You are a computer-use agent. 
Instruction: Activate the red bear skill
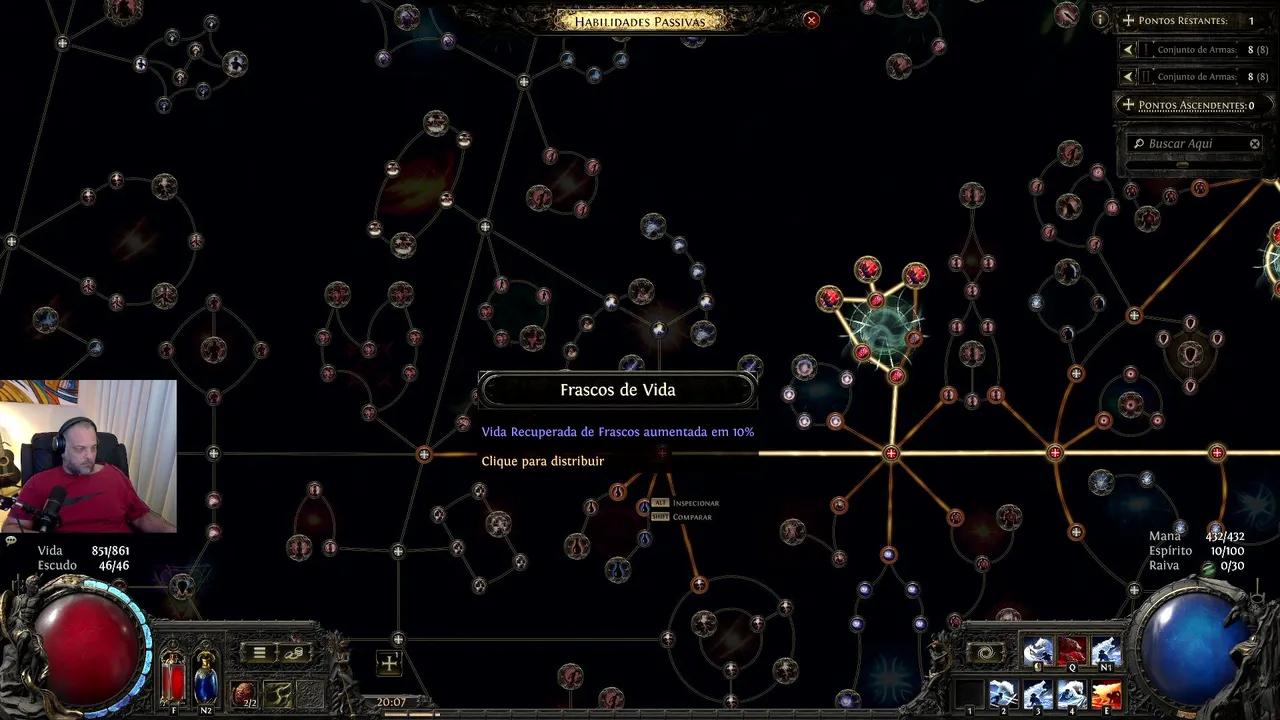pos(1071,652)
